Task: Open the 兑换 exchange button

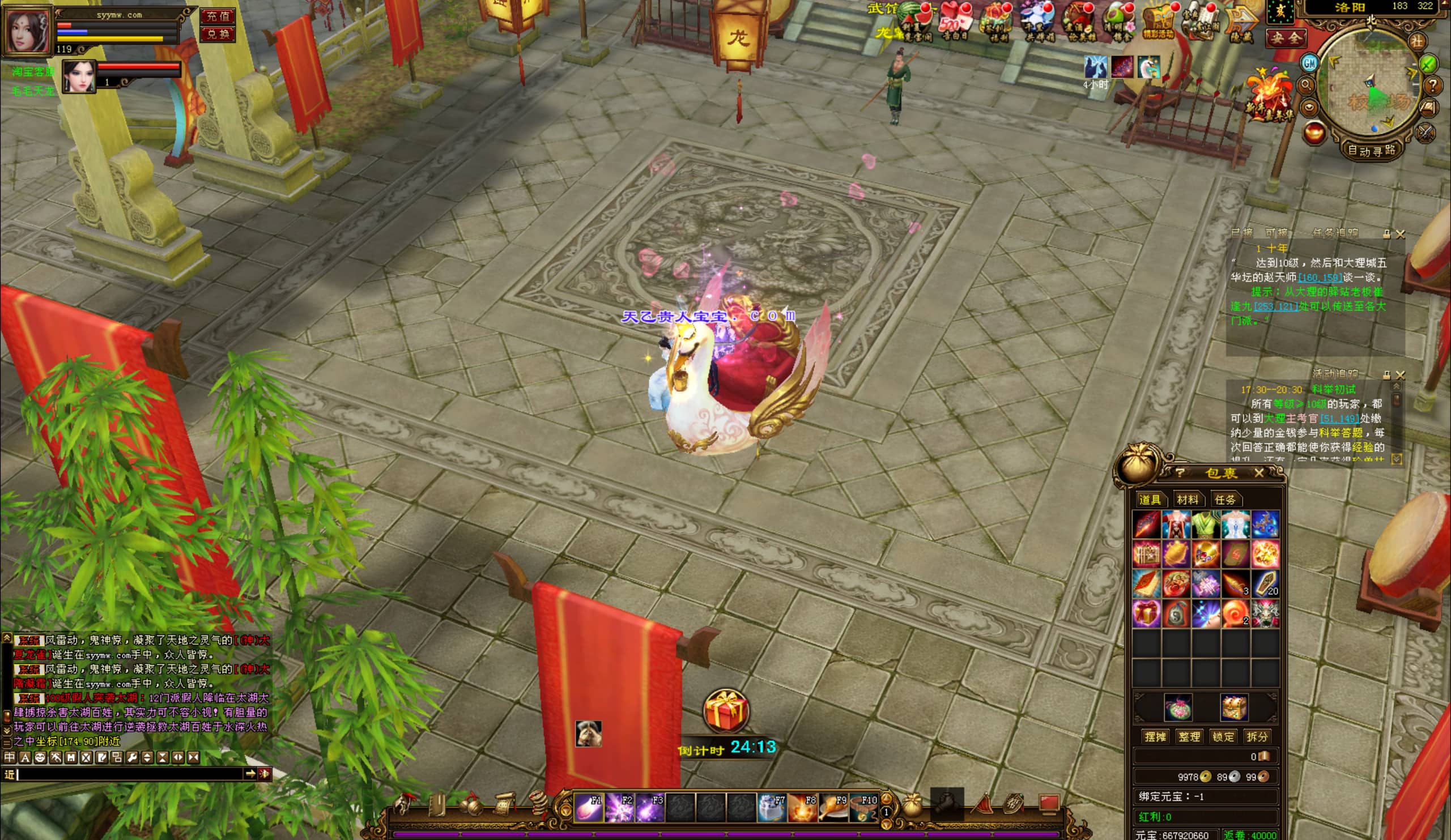Action: click(218, 34)
